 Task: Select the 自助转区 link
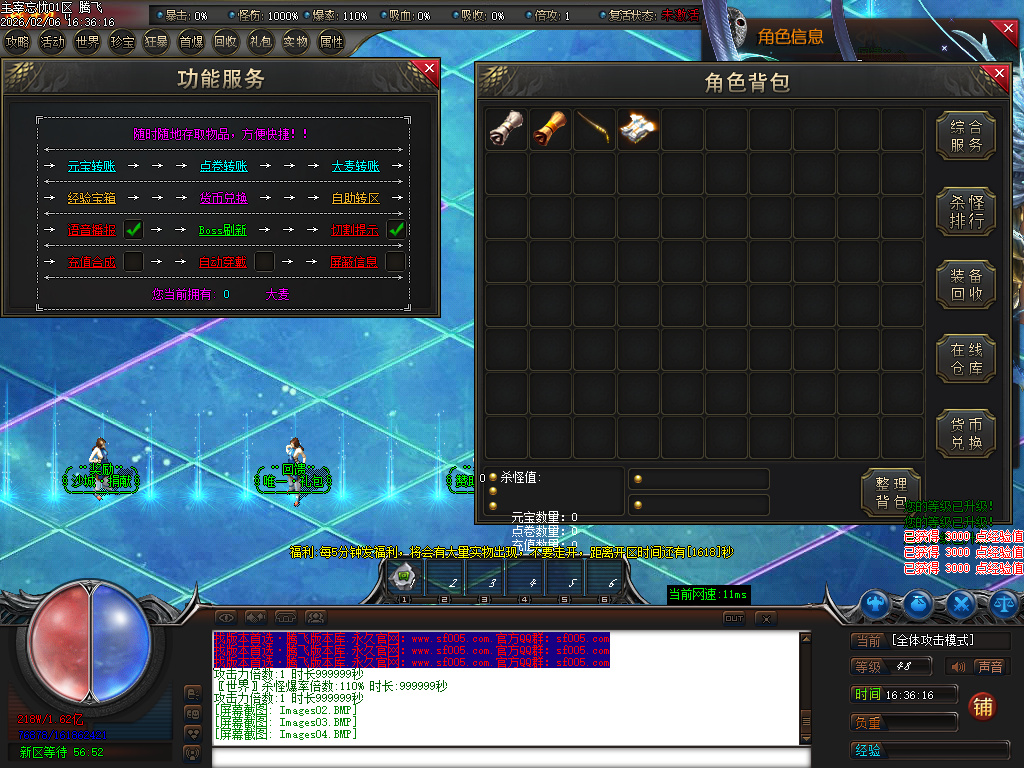click(x=355, y=198)
